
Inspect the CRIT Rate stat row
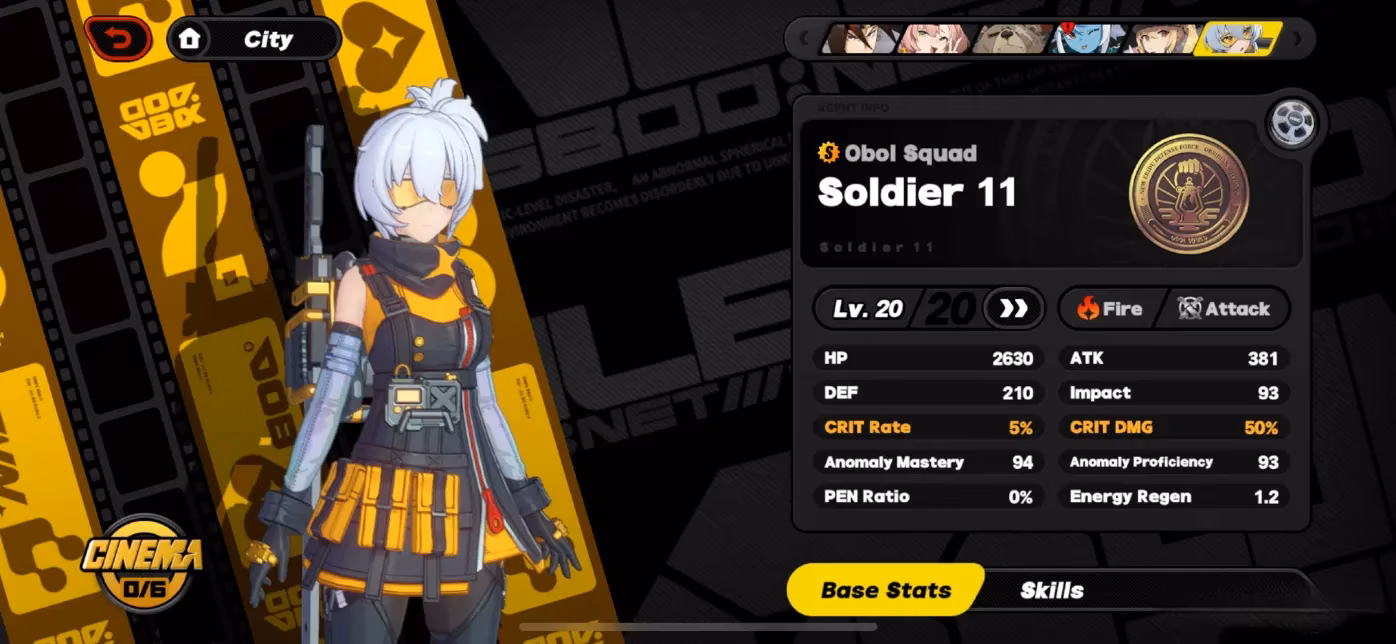[927, 427]
